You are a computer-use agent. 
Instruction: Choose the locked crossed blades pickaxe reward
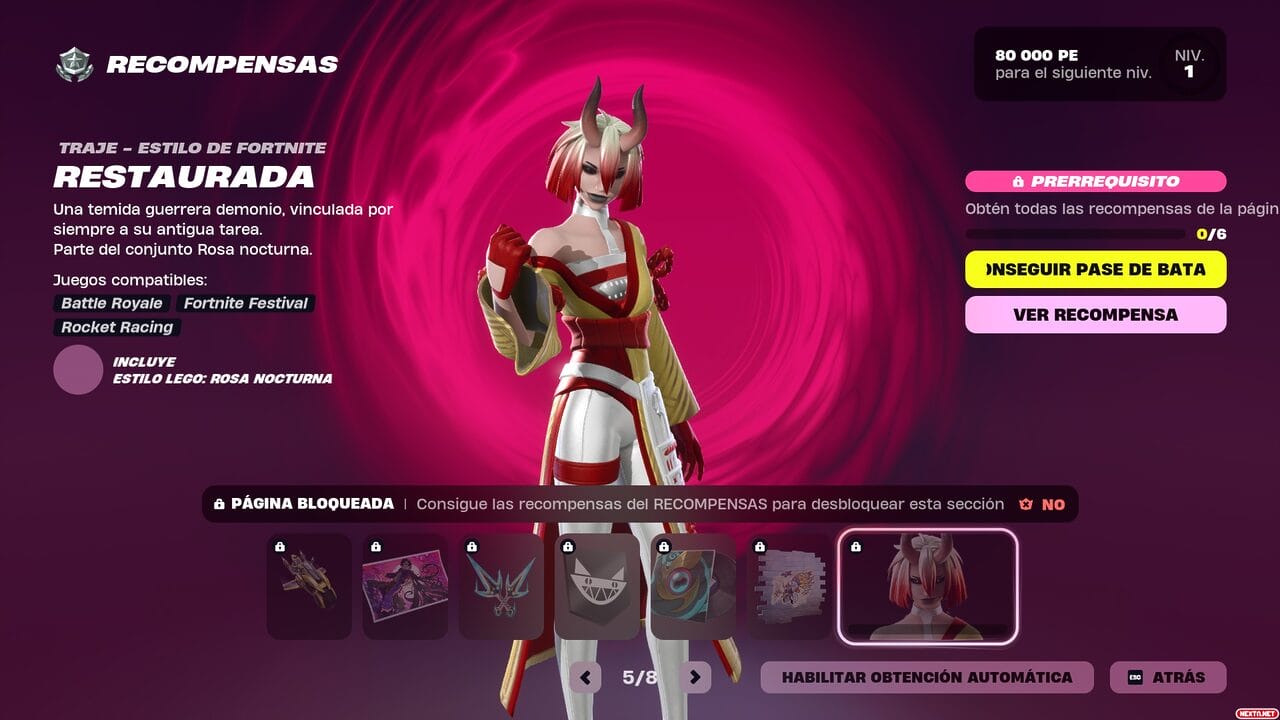click(x=501, y=587)
